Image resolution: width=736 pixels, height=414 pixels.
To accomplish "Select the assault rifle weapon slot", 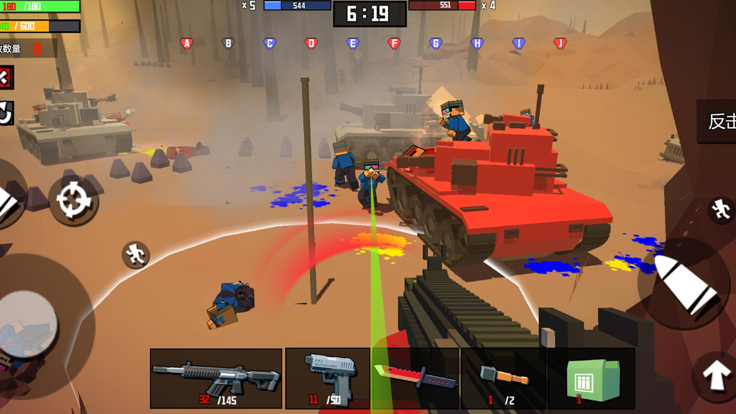I will click(x=216, y=378).
